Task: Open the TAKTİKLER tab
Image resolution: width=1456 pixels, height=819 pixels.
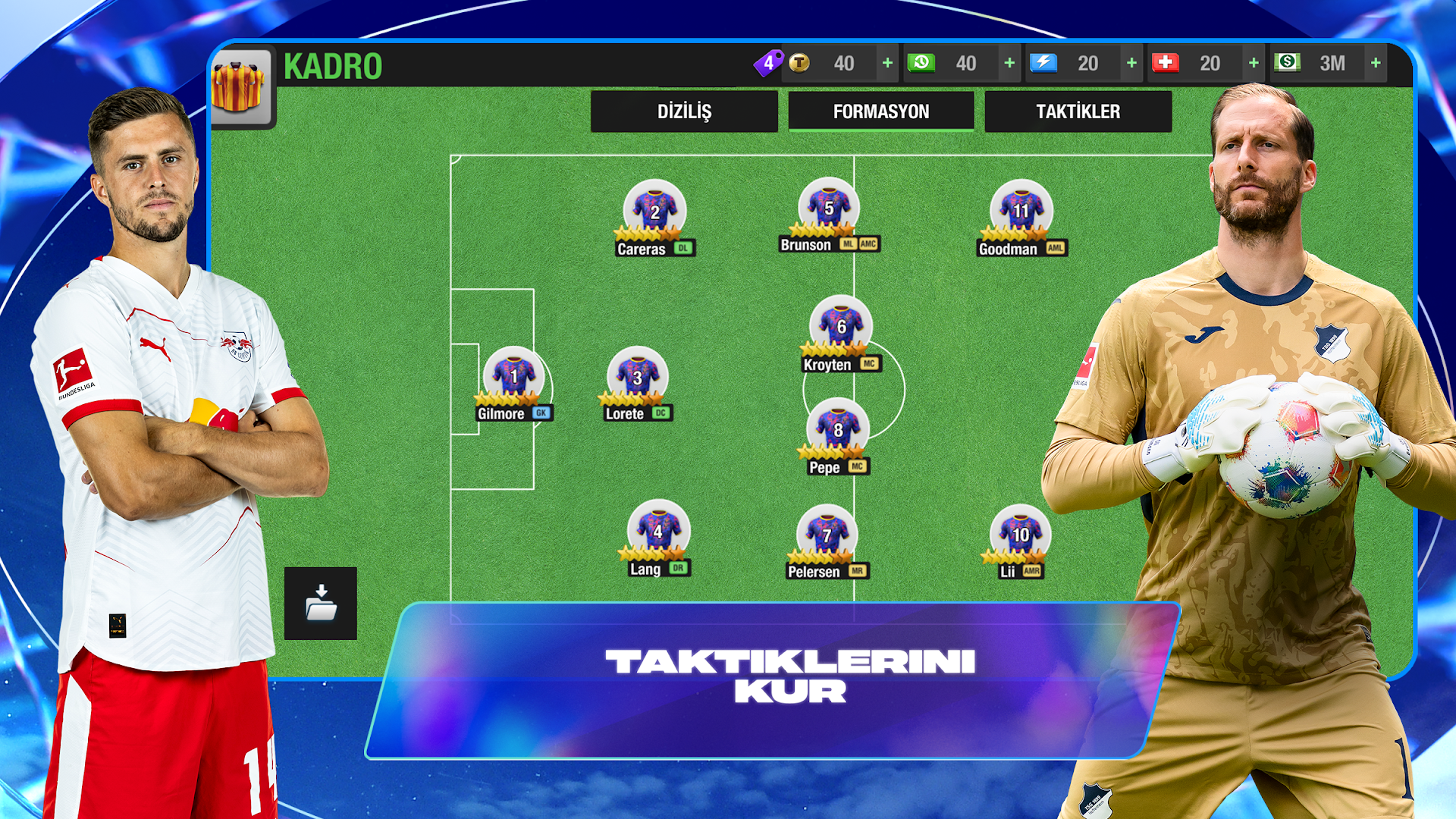Action: pyautogui.click(x=1079, y=111)
